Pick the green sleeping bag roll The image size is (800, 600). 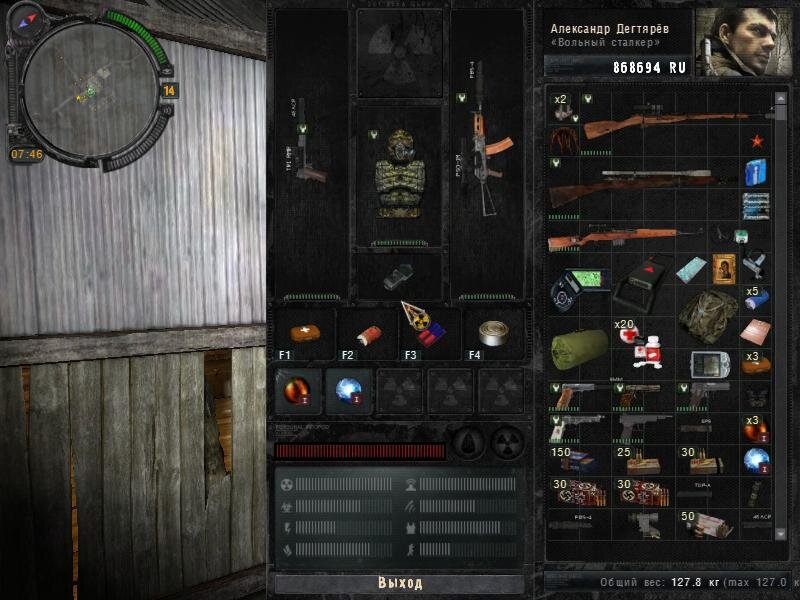click(579, 346)
